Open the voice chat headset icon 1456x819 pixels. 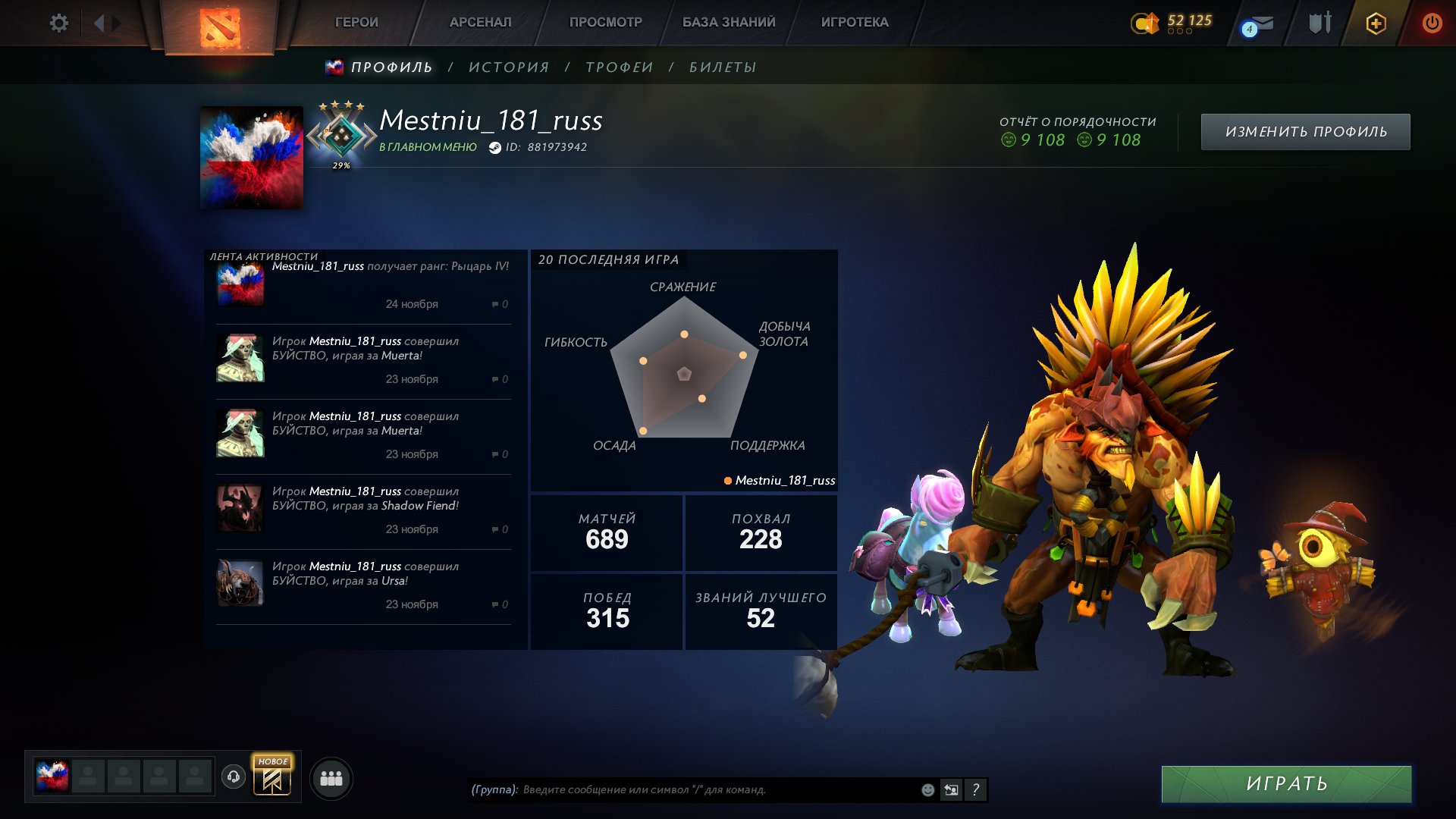234,777
